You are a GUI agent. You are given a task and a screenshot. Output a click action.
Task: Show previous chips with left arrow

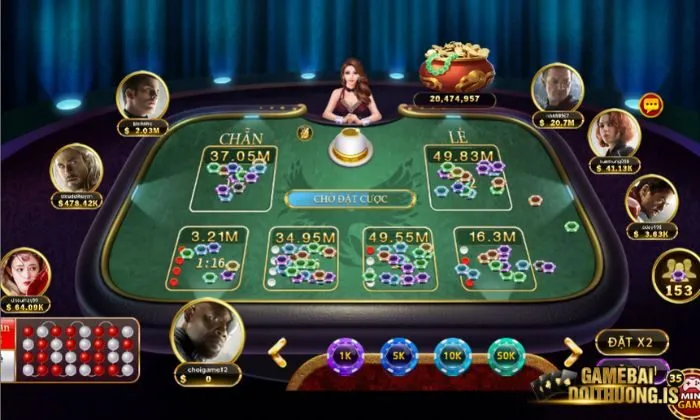277,350
